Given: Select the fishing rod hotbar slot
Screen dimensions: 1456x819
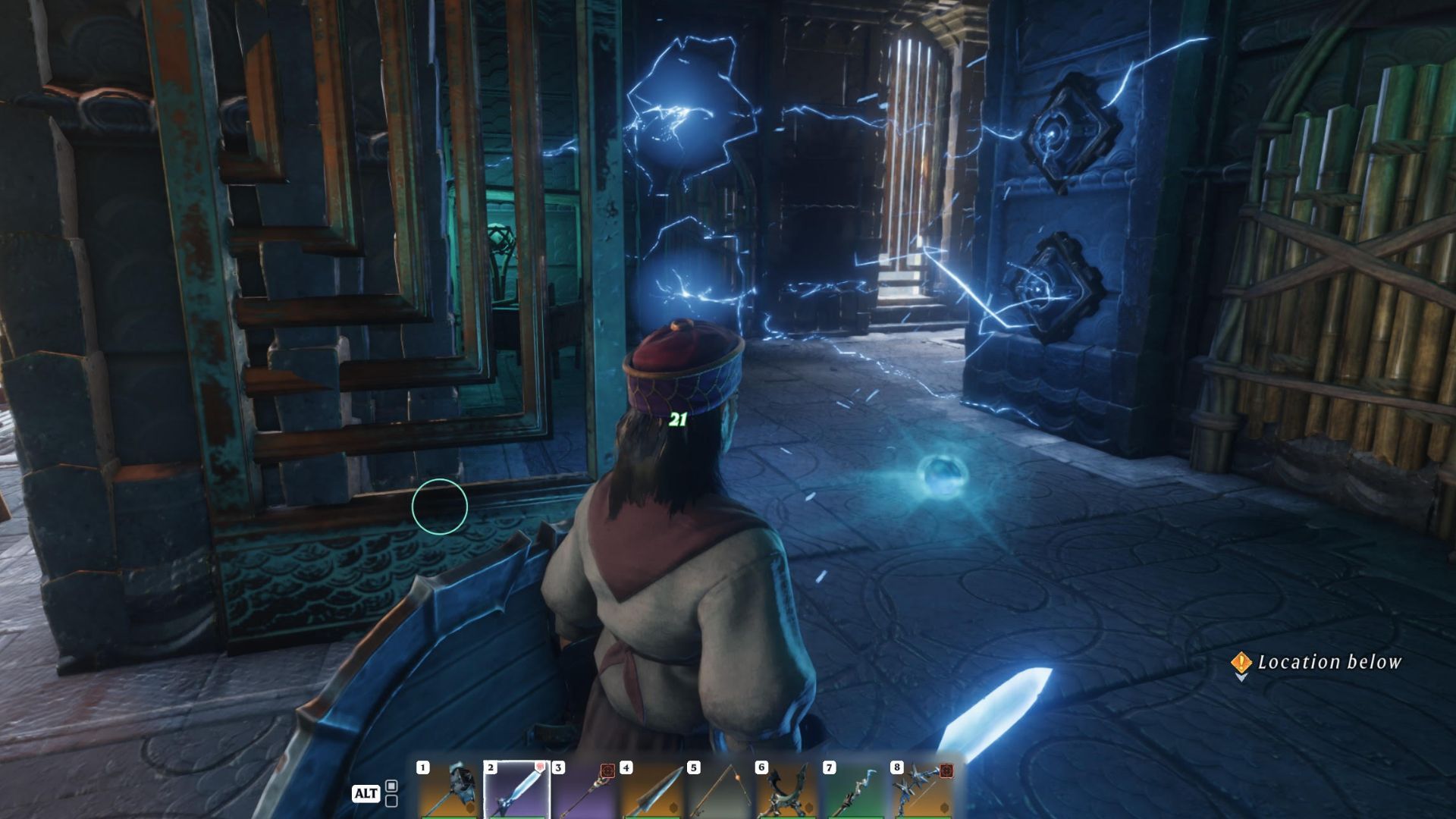Looking at the screenshot, I should 719,790.
